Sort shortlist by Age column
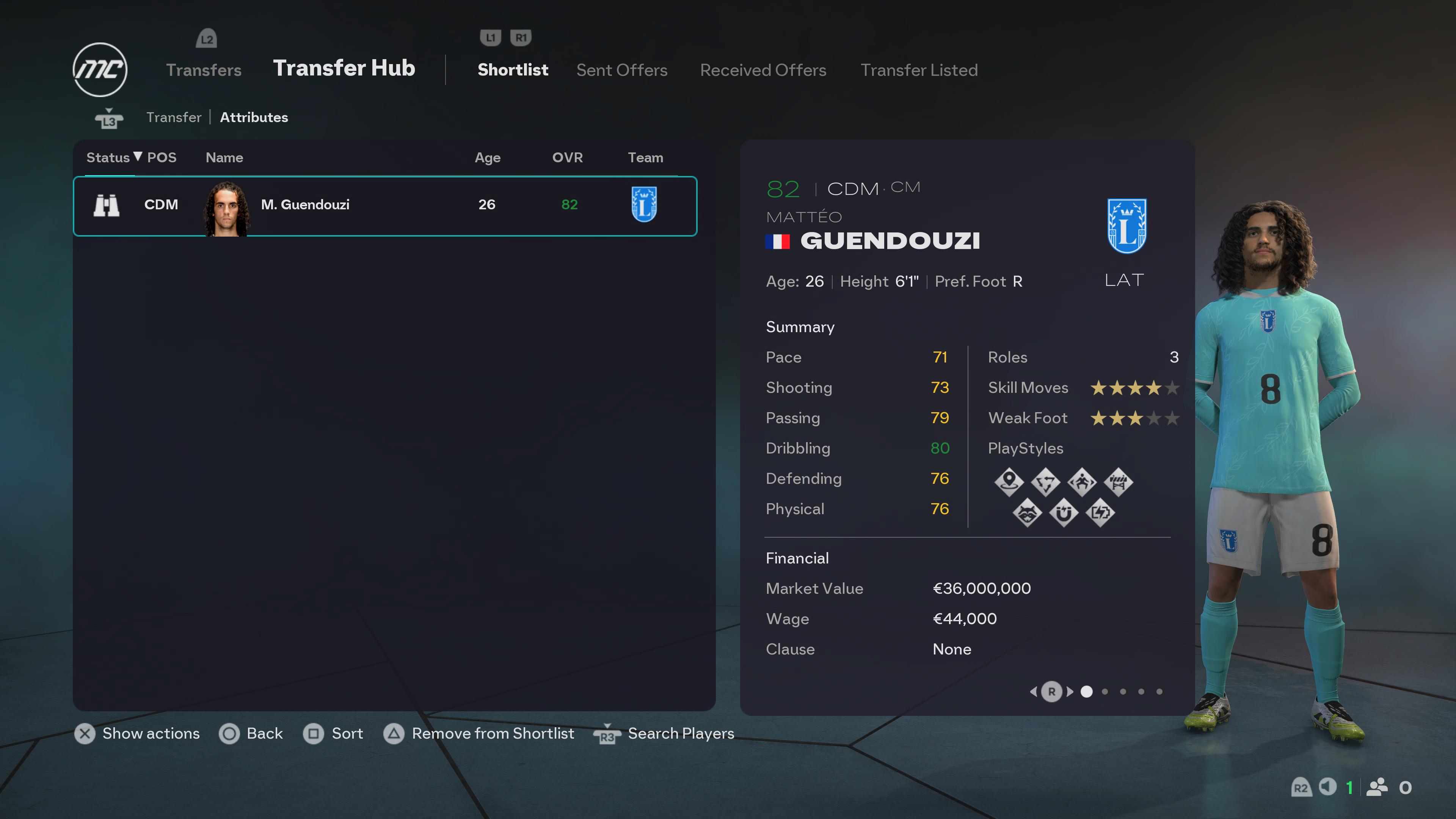Image resolution: width=1456 pixels, height=819 pixels. 487,158
